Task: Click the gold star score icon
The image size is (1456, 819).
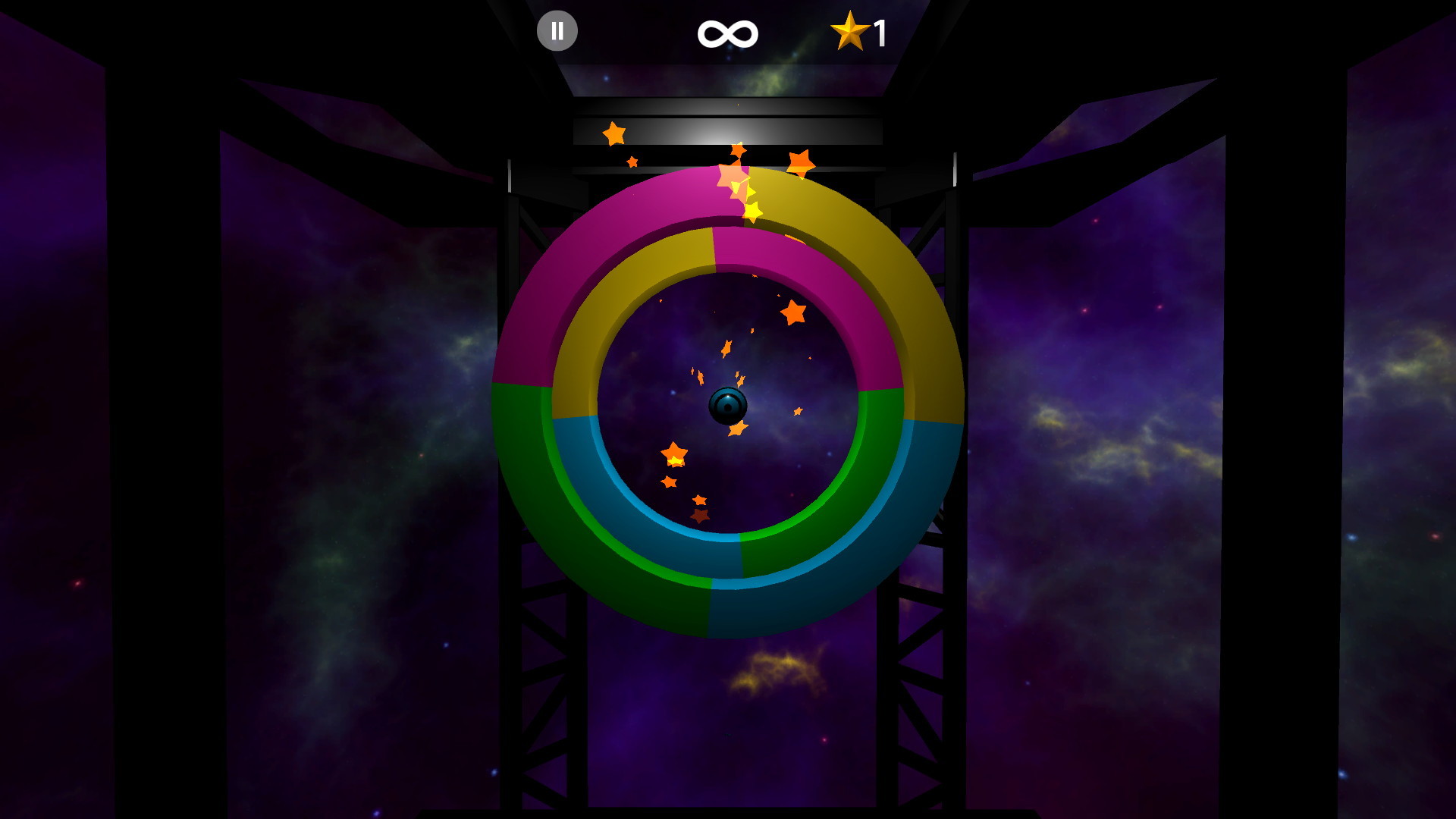Action: click(x=851, y=31)
